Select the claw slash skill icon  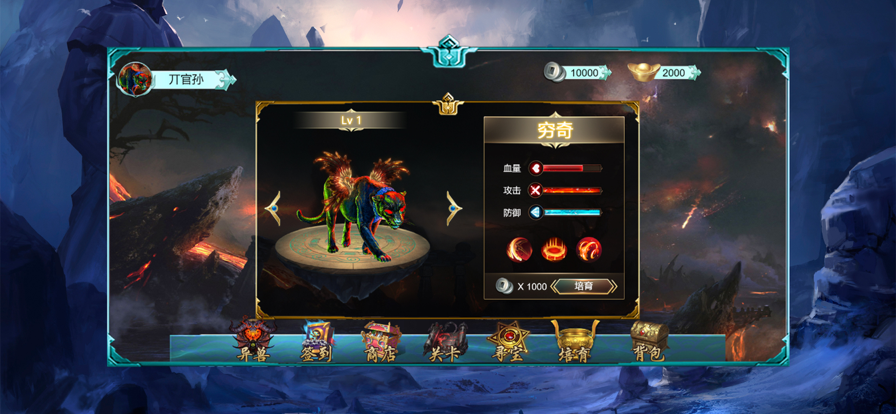click(521, 247)
